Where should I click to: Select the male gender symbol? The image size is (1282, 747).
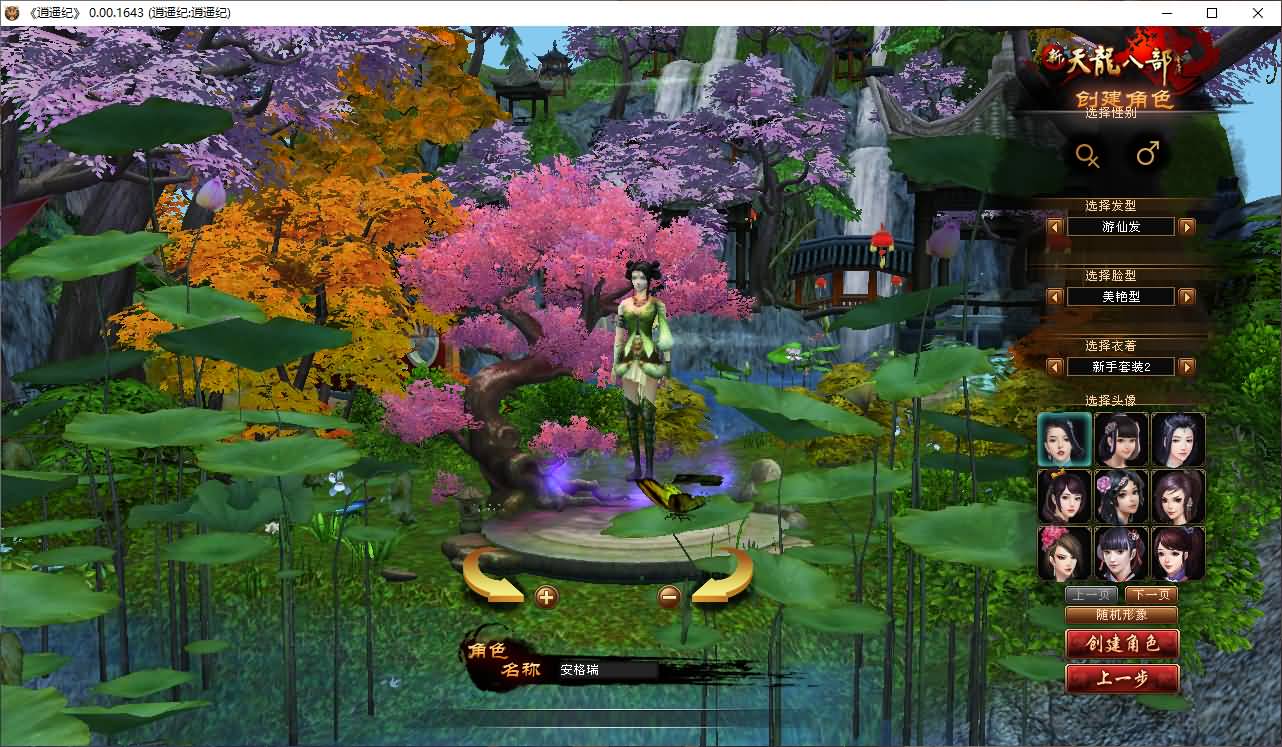coord(1148,154)
